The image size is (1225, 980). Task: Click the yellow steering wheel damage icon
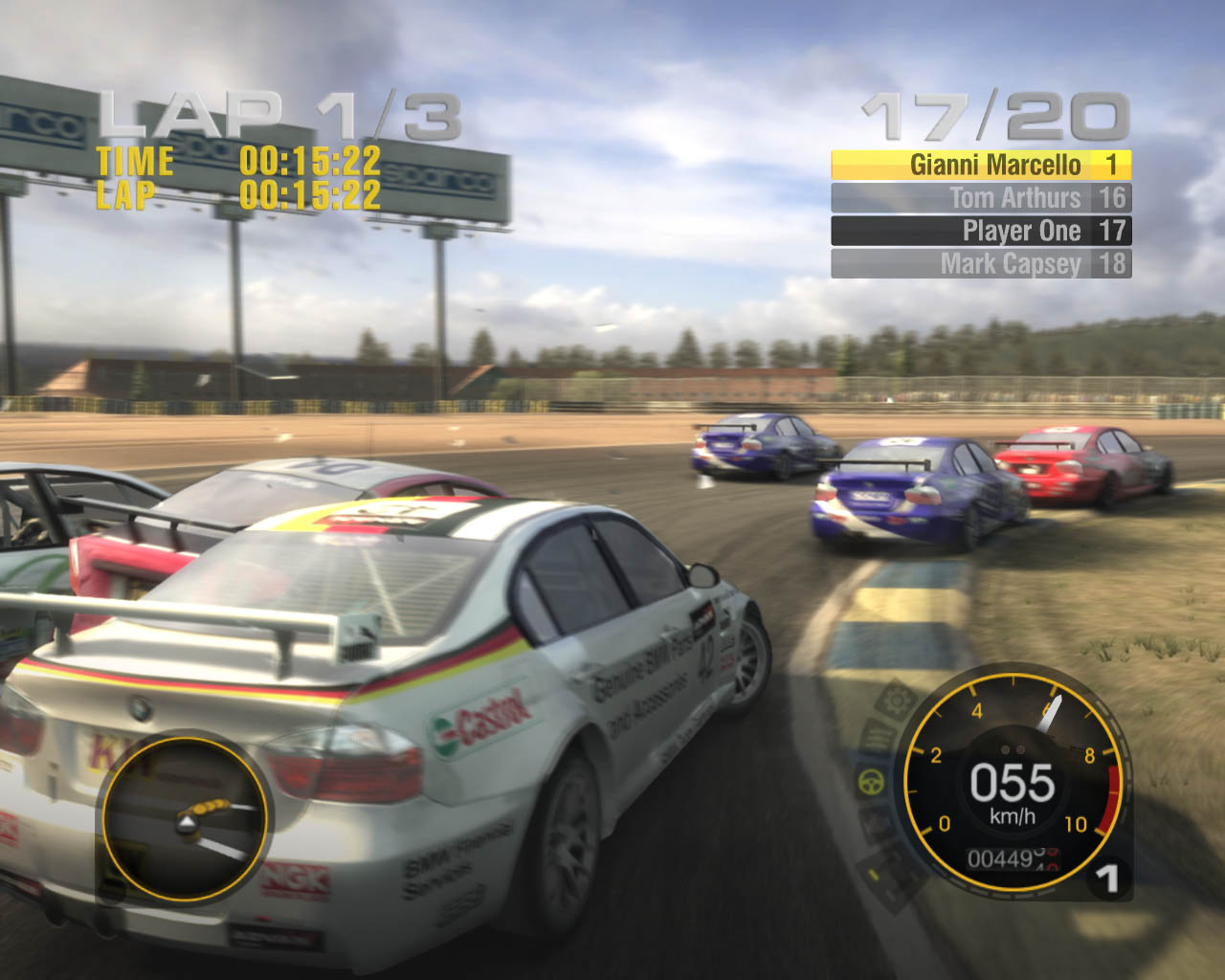[872, 782]
